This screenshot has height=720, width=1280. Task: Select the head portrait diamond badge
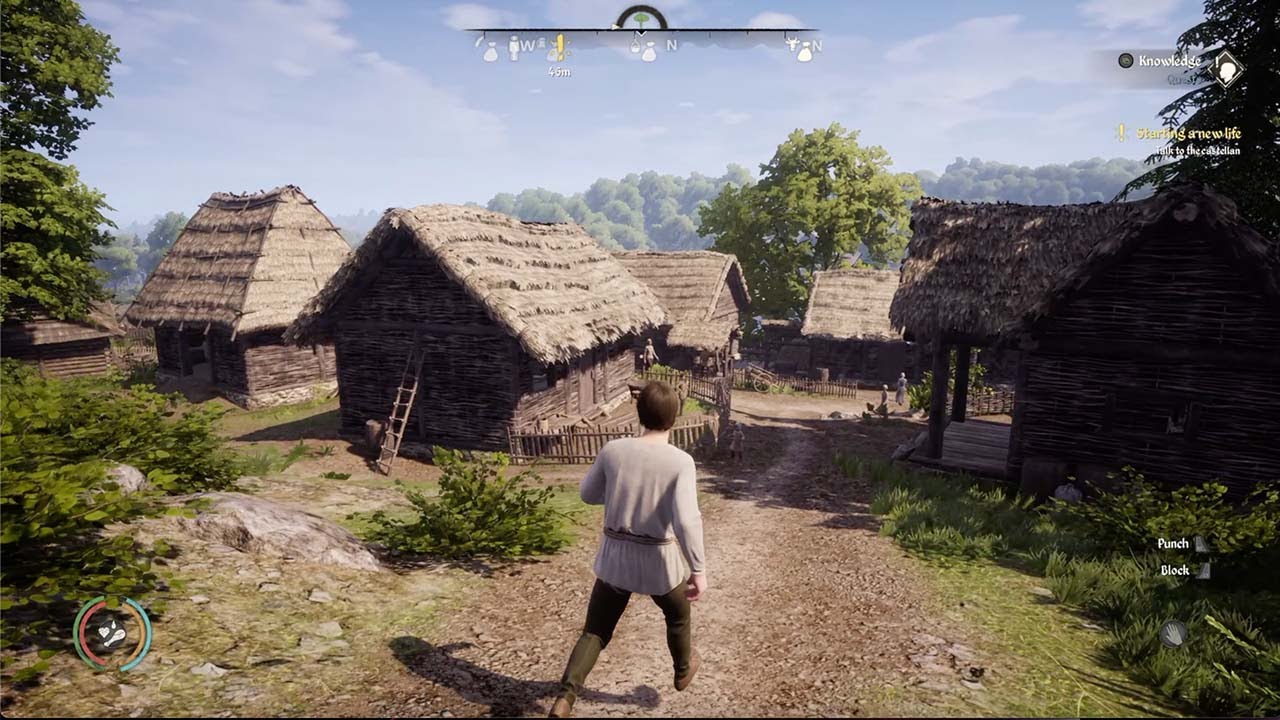click(1226, 70)
